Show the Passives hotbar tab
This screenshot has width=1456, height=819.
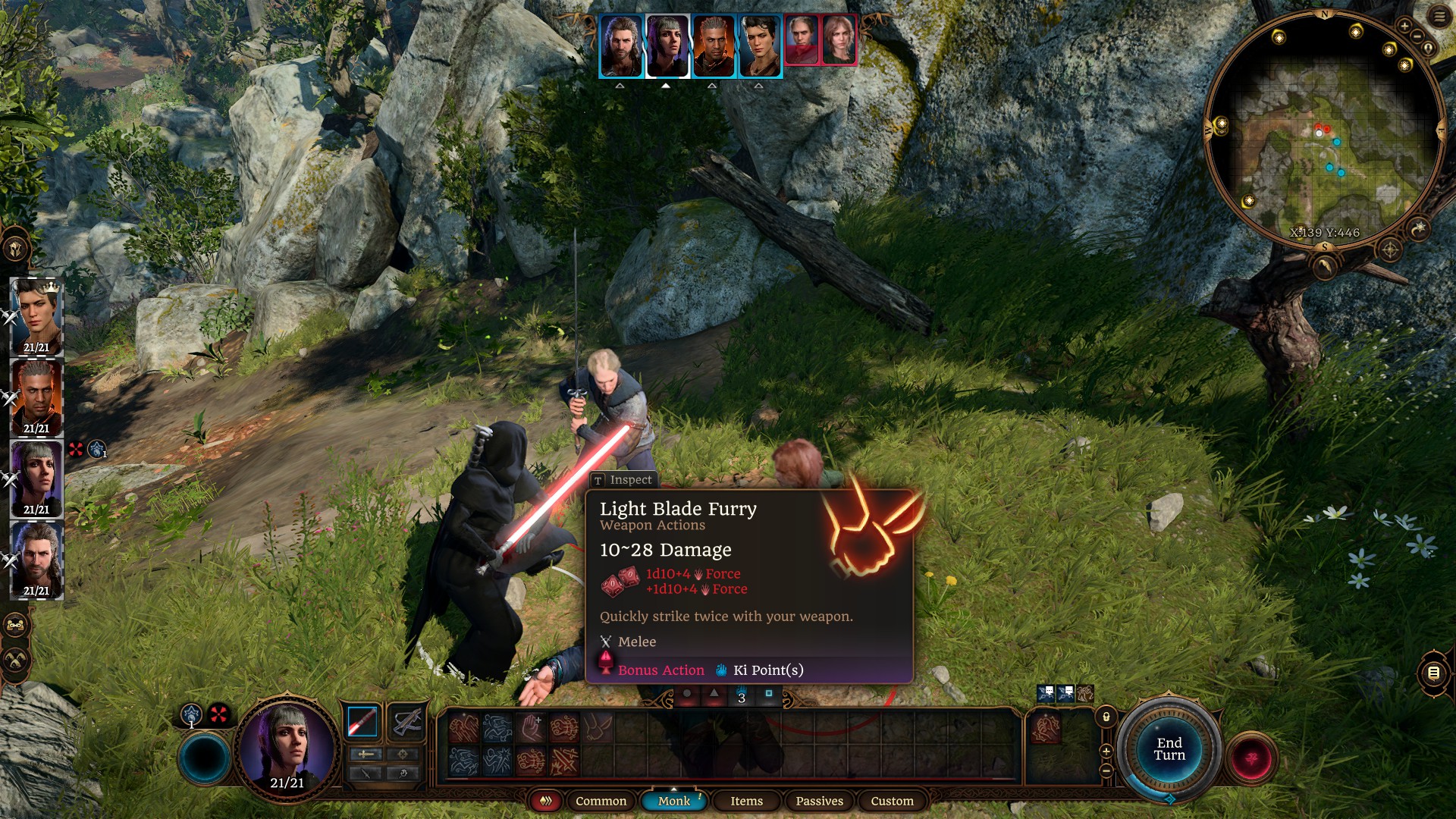coord(819,801)
